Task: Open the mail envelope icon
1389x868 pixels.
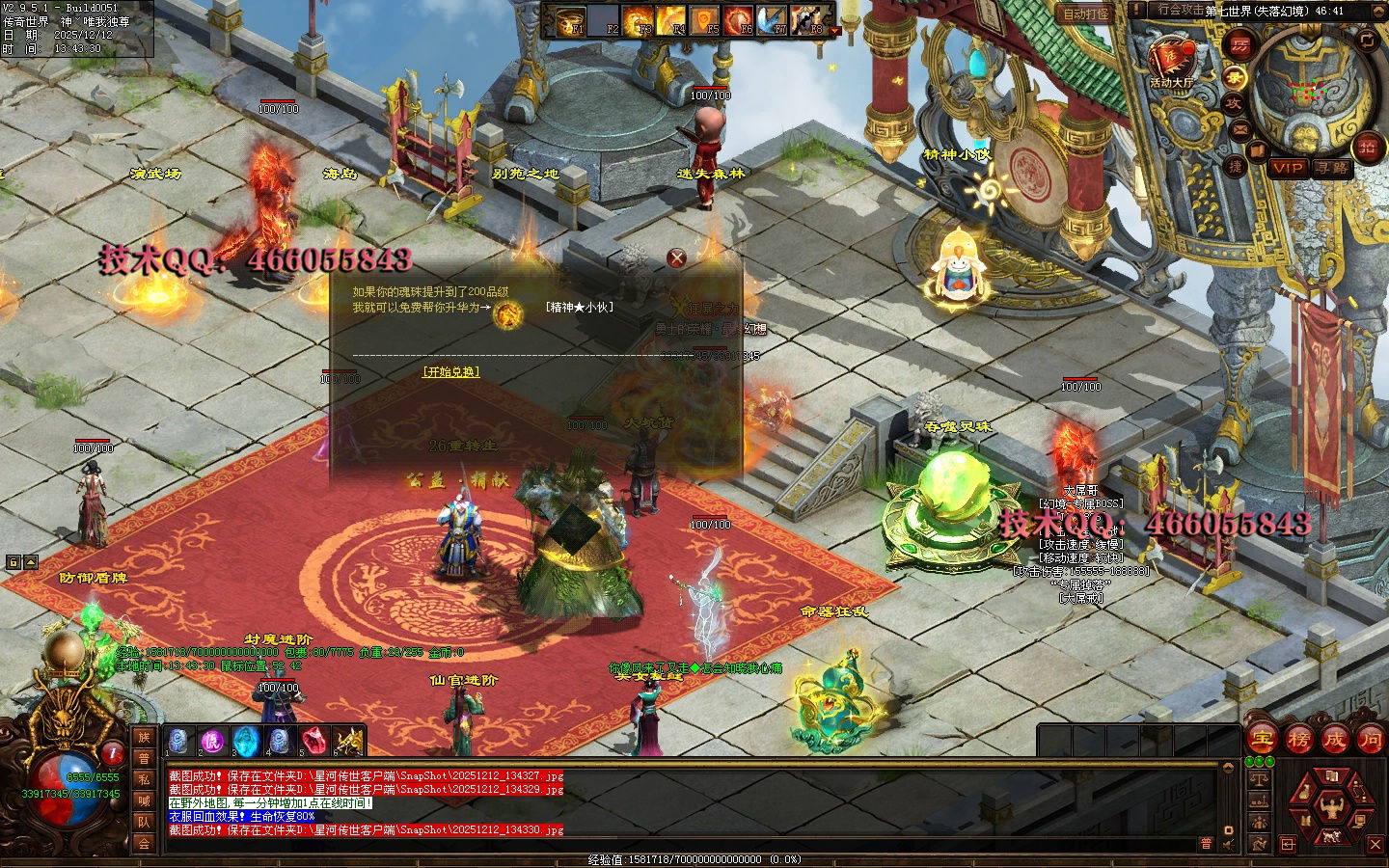Action: click(x=1240, y=129)
